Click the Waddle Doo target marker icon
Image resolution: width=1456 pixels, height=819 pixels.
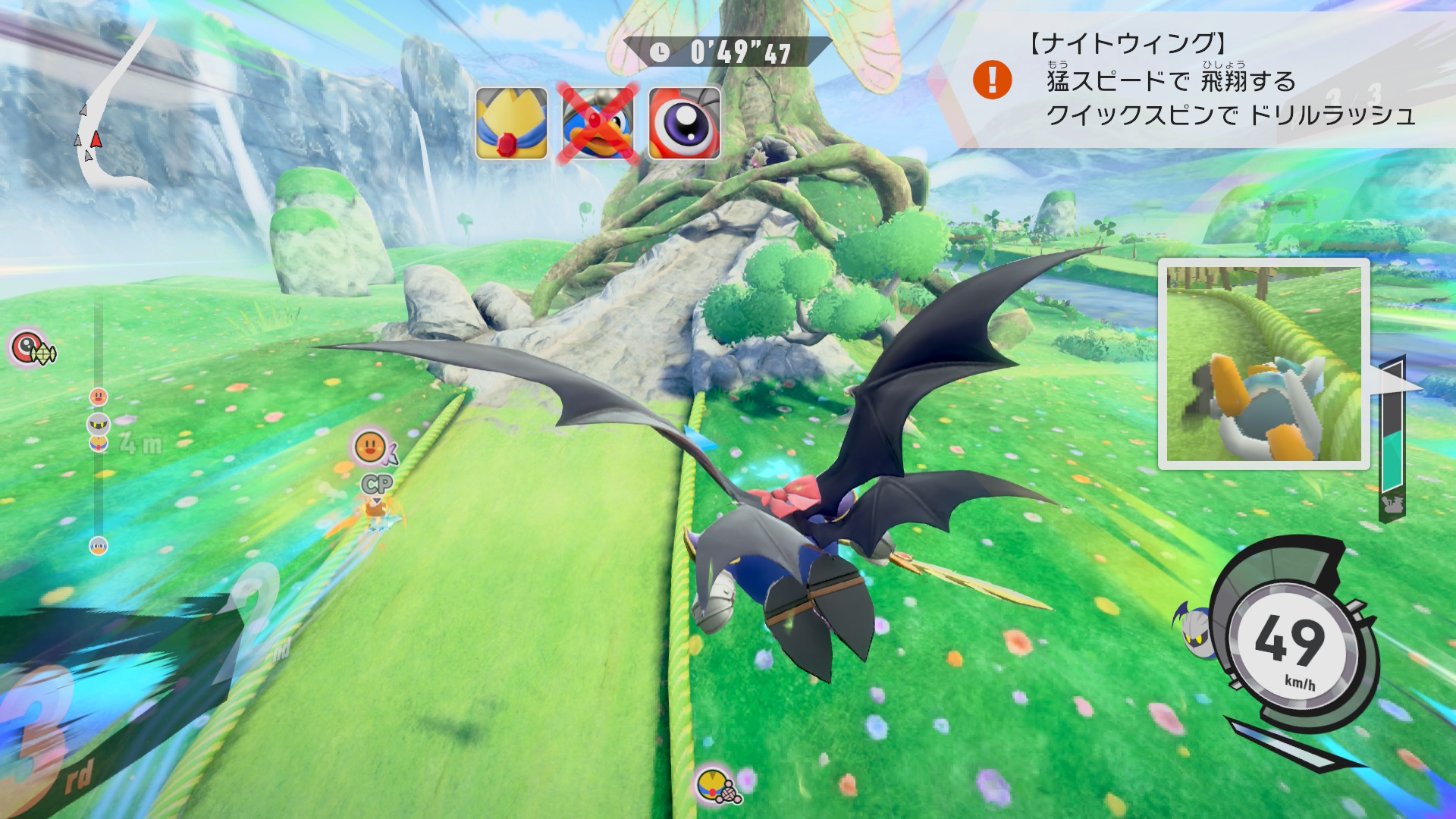tap(30, 348)
